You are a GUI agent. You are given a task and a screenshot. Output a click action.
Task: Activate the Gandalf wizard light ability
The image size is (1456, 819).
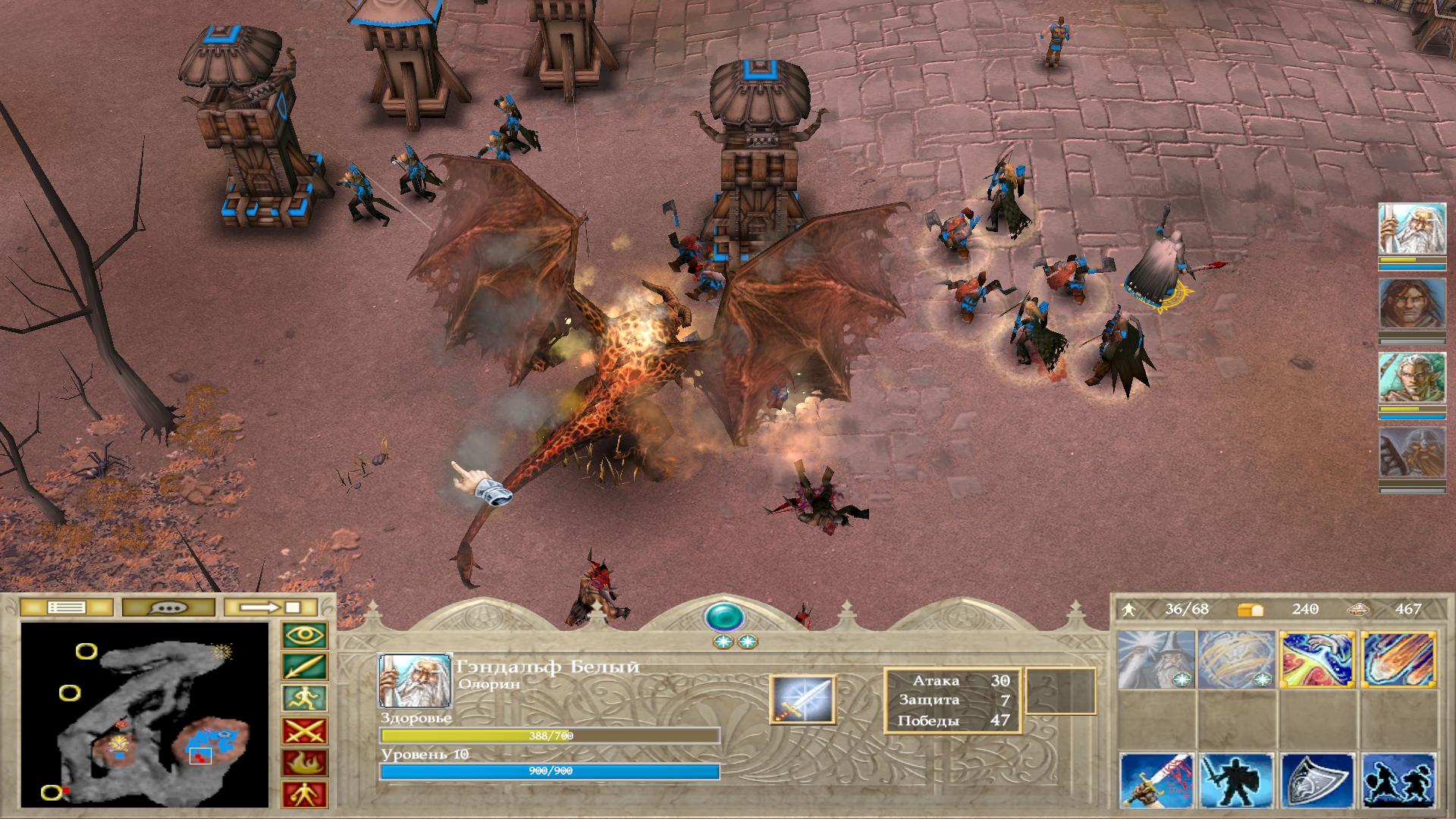point(1156,659)
